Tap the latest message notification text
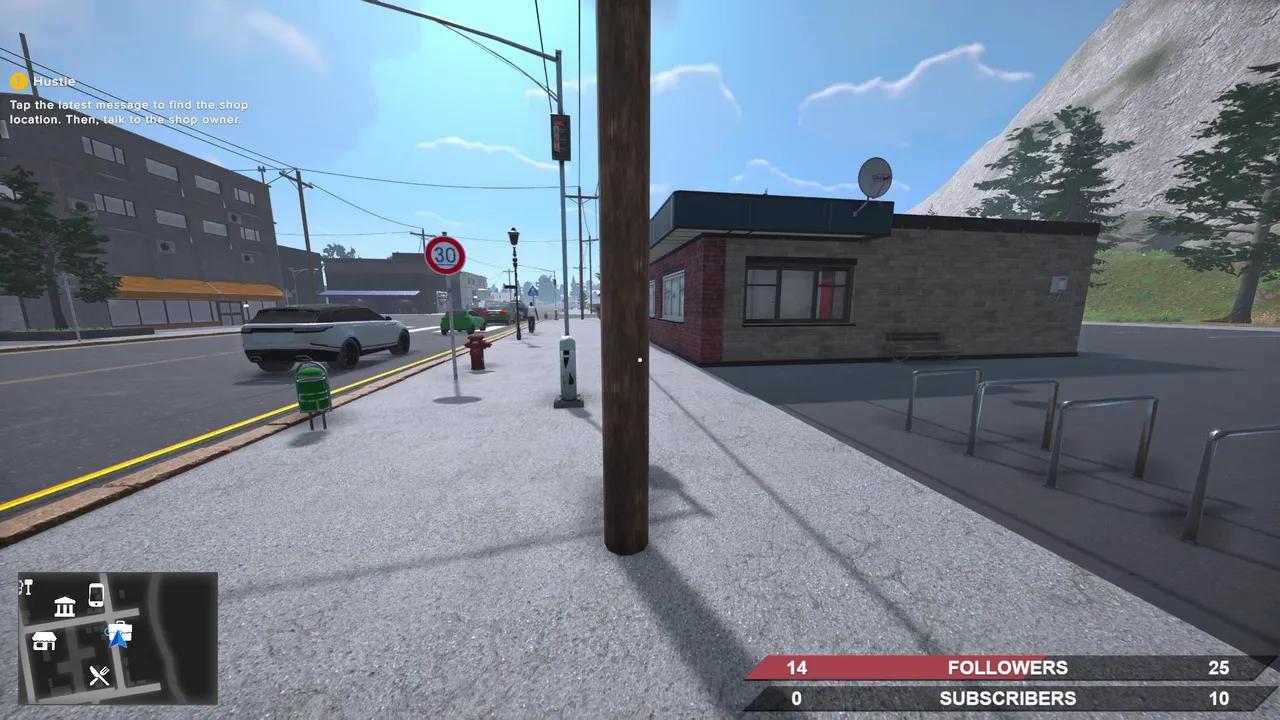 tap(126, 111)
